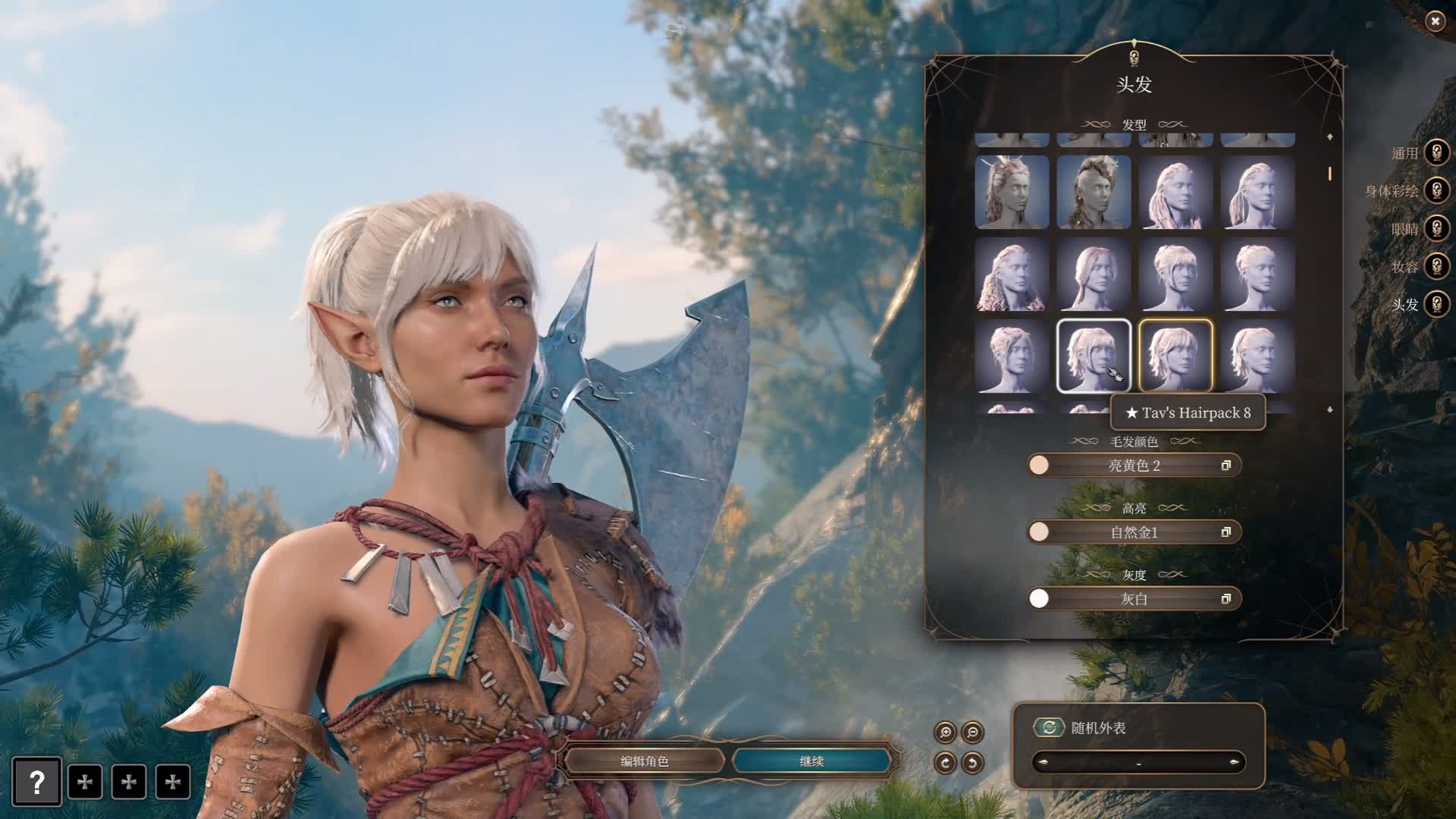Screen dimensions: 1456x819
Task: Click the 编辑角色 edit character button
Action: point(645,761)
